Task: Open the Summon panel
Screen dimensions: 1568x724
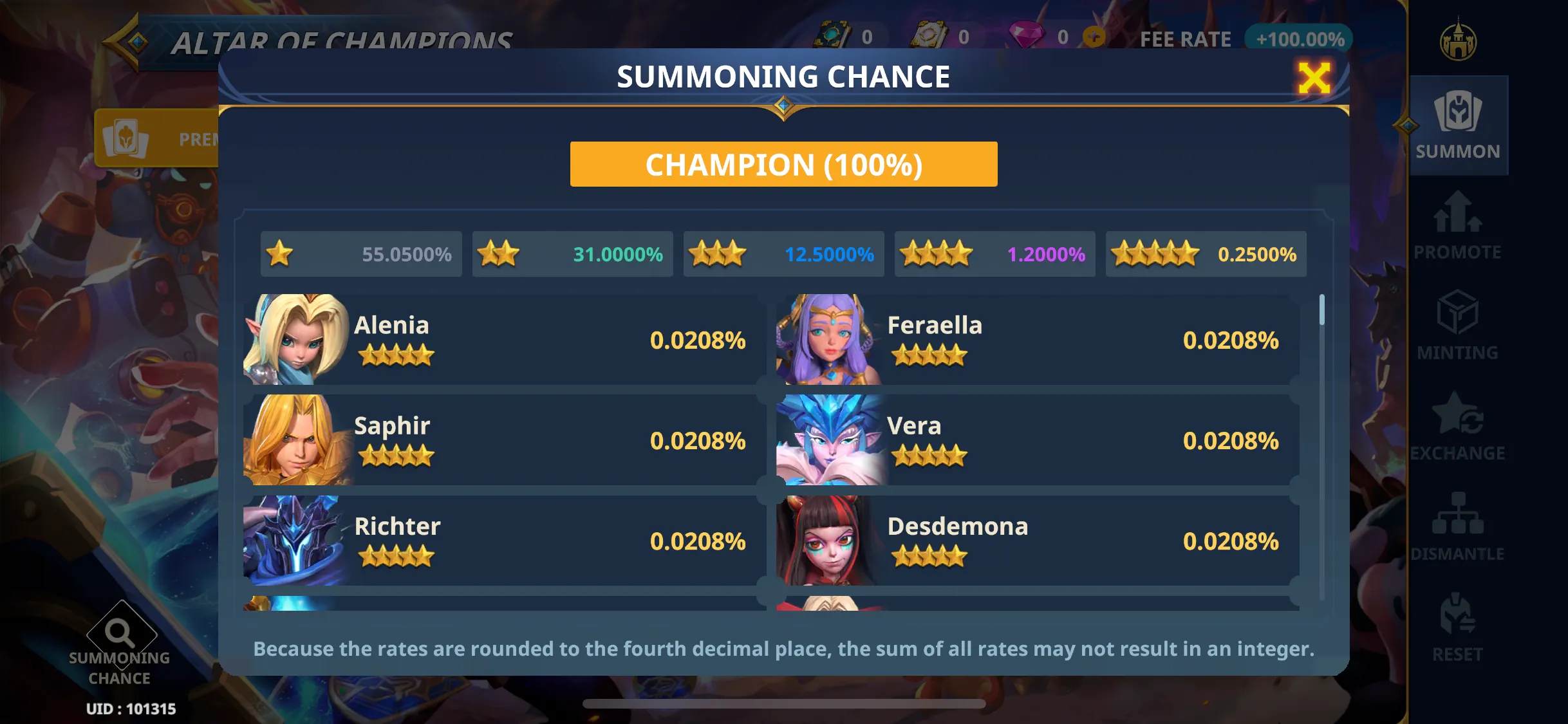Action: pyautogui.click(x=1459, y=125)
